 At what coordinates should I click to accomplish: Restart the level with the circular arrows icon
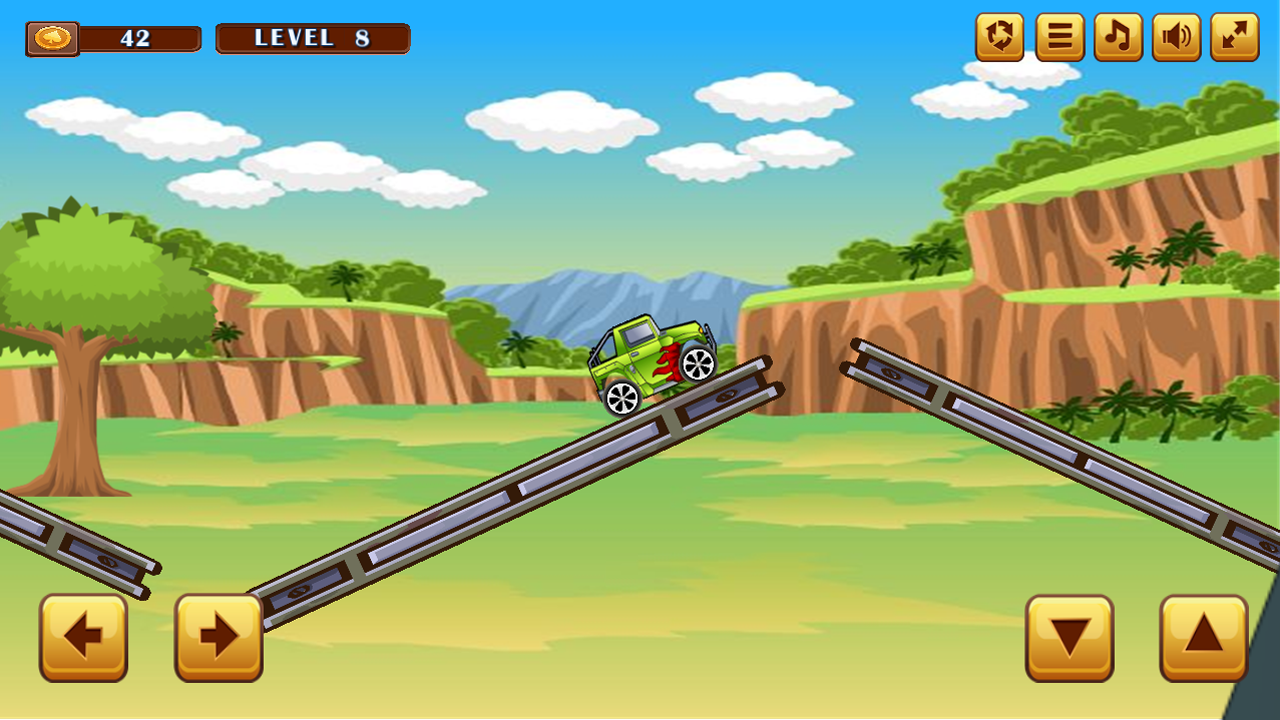[x=997, y=38]
